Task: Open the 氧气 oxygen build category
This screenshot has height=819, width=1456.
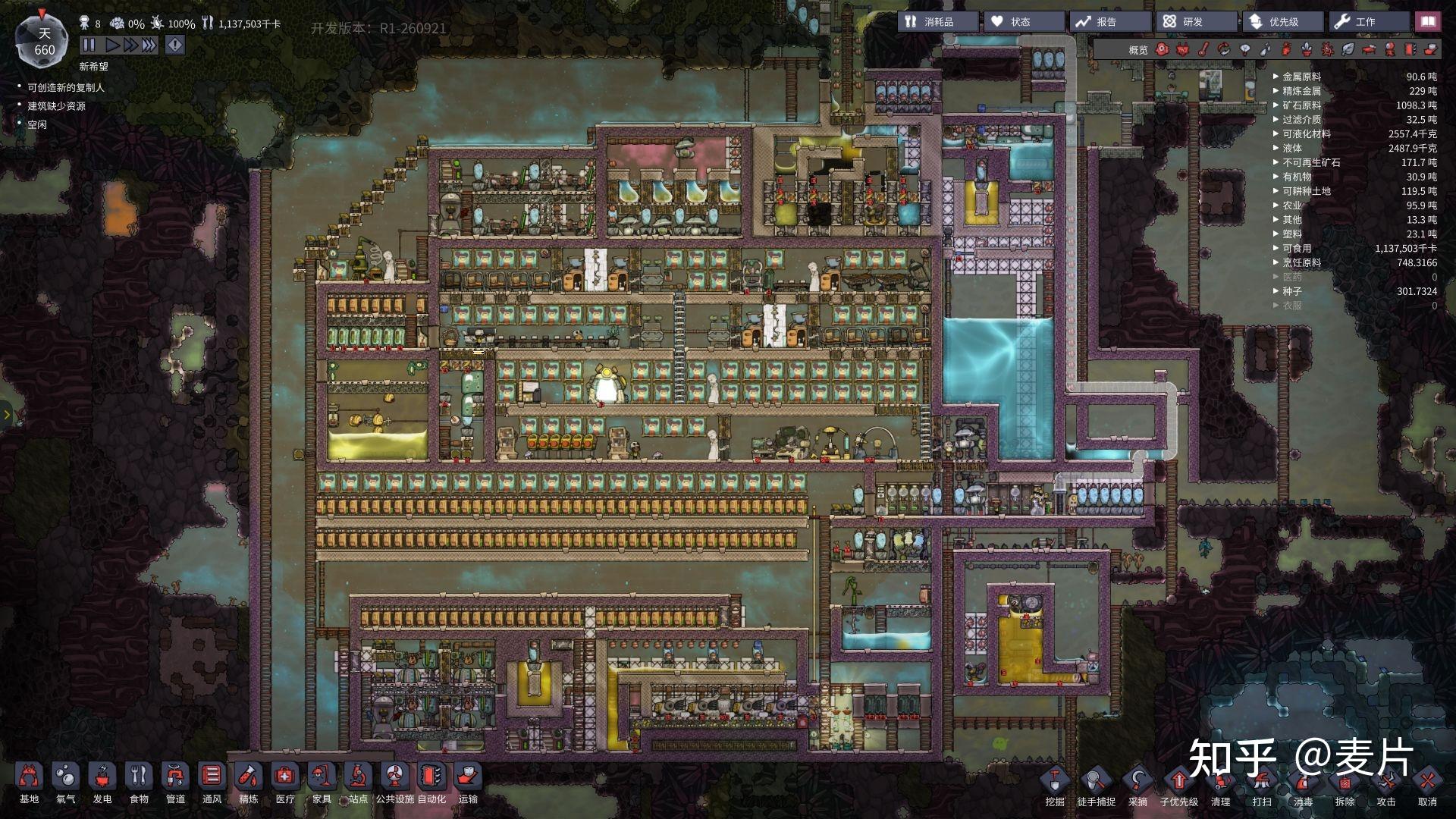Action: pos(66,783)
